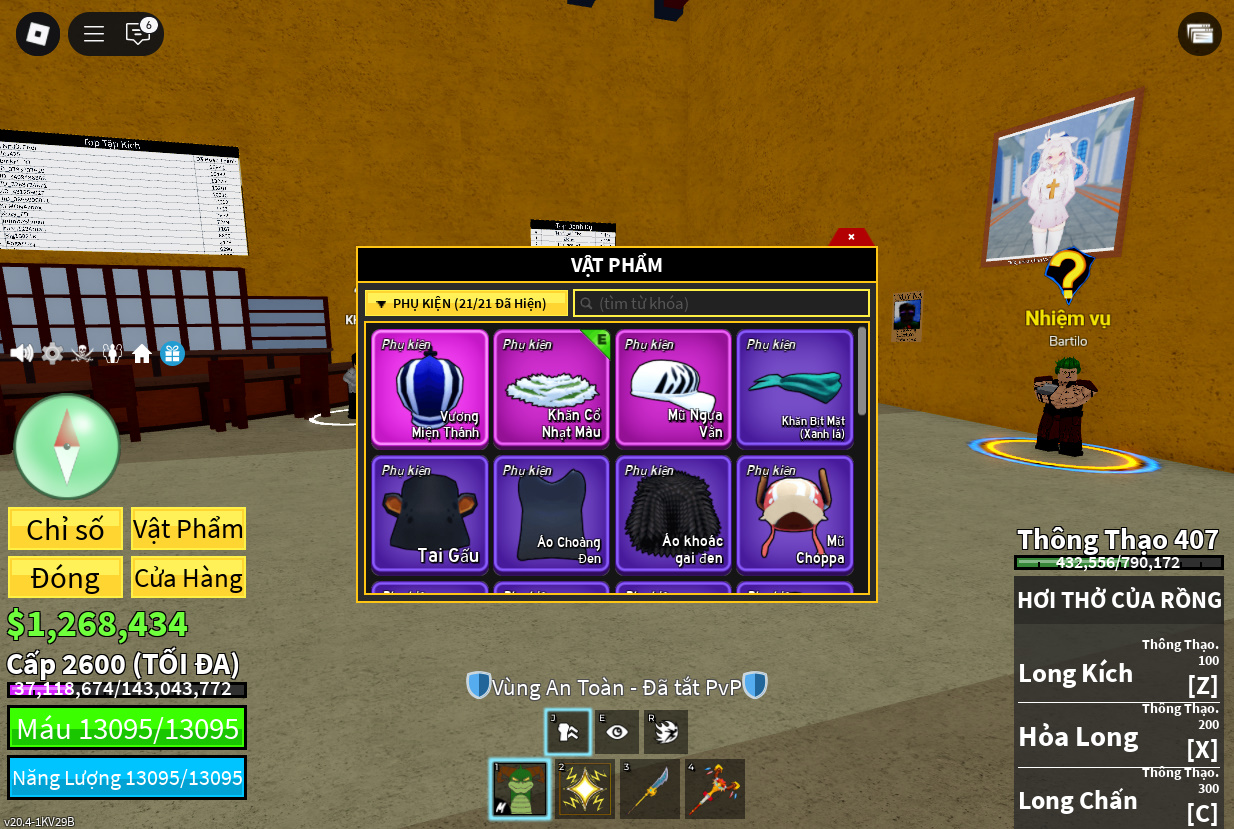The image size is (1234, 829).
Task: Open the Phụ Kiện category dropdown
Action: [x=466, y=303]
